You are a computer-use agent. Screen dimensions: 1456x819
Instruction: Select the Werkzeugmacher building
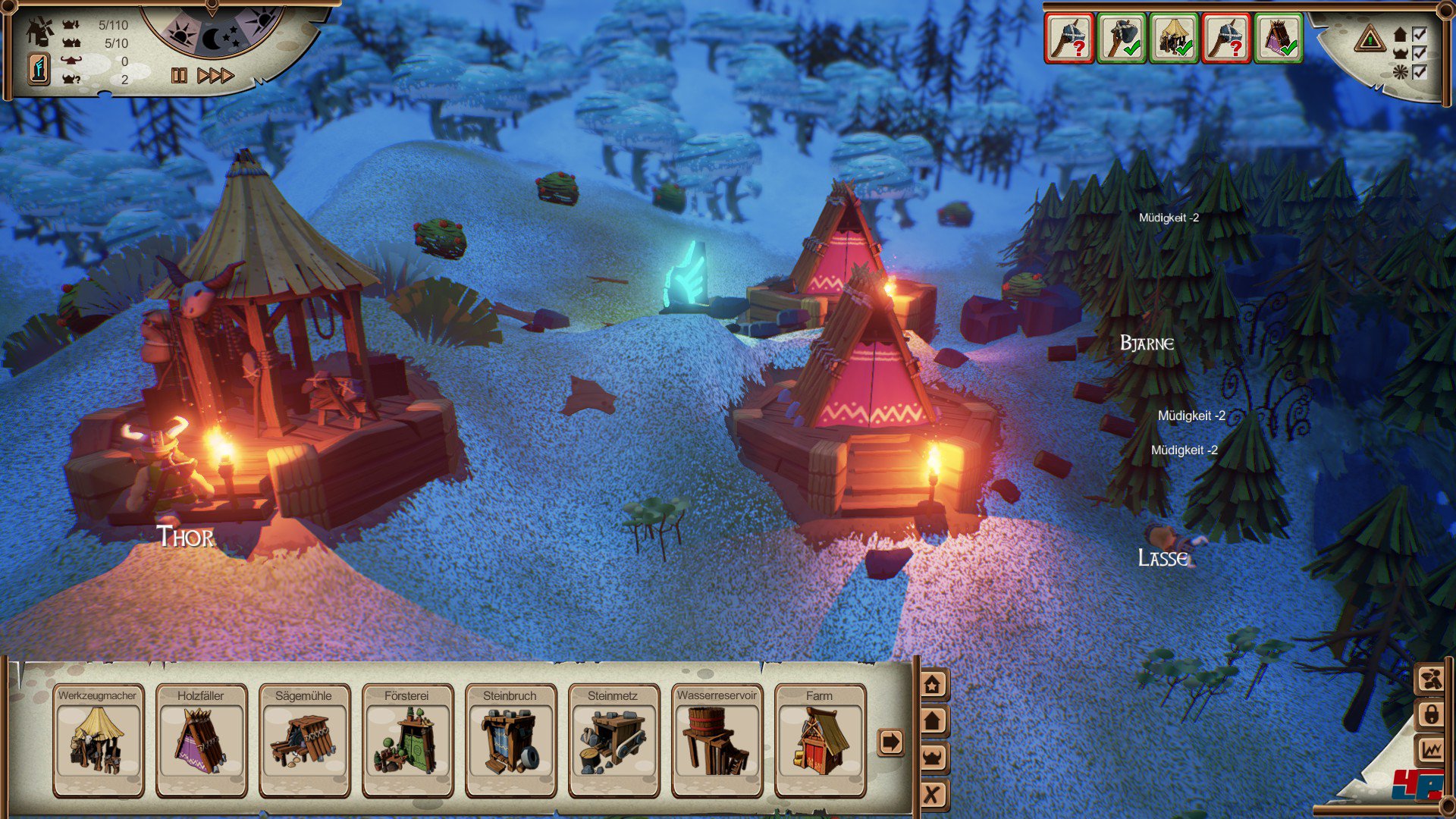(x=98, y=739)
